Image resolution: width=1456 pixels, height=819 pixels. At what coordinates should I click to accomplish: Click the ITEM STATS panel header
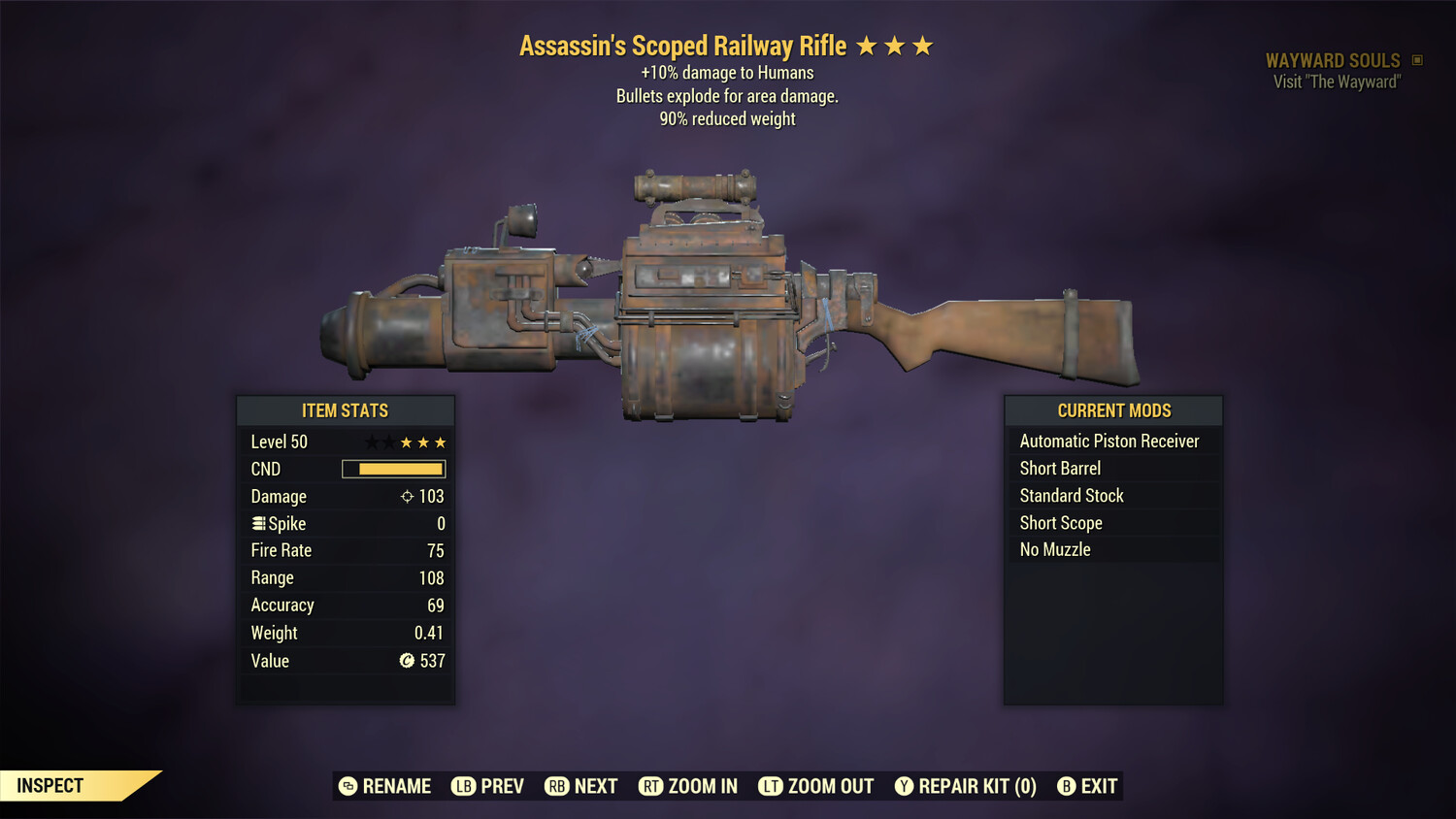point(346,410)
